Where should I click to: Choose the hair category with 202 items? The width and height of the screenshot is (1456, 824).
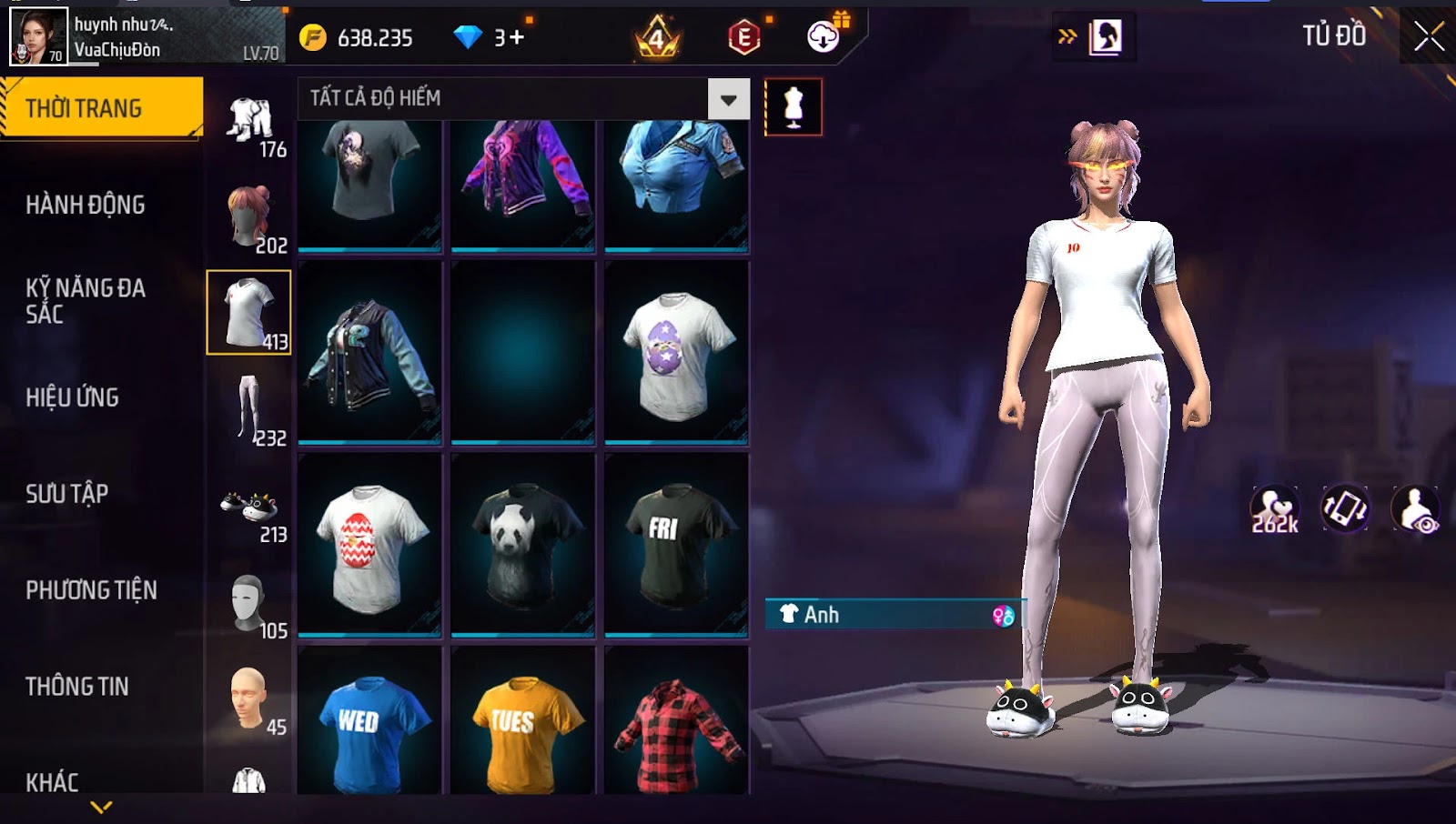pos(249,216)
